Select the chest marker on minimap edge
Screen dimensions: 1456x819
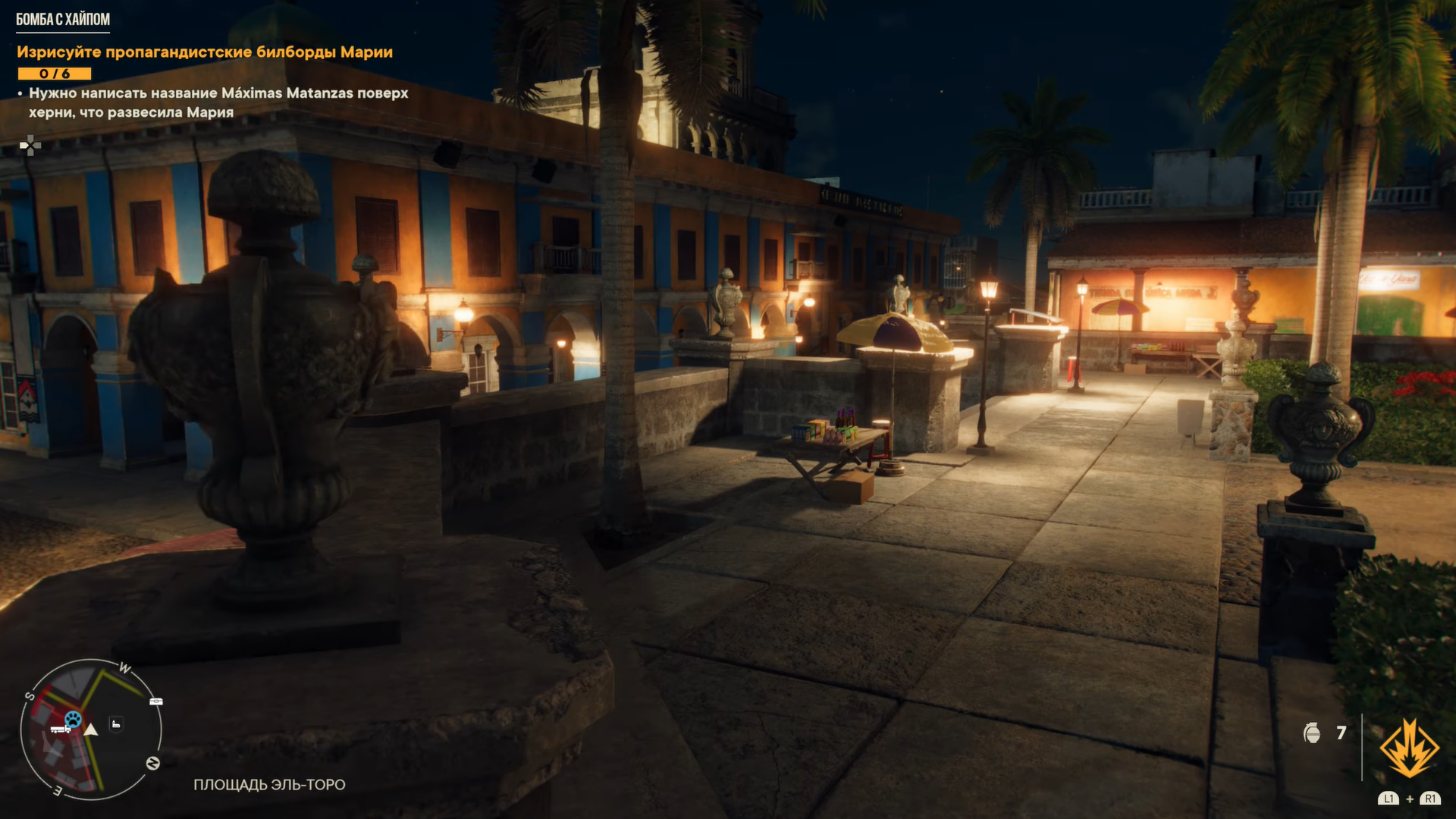156,701
